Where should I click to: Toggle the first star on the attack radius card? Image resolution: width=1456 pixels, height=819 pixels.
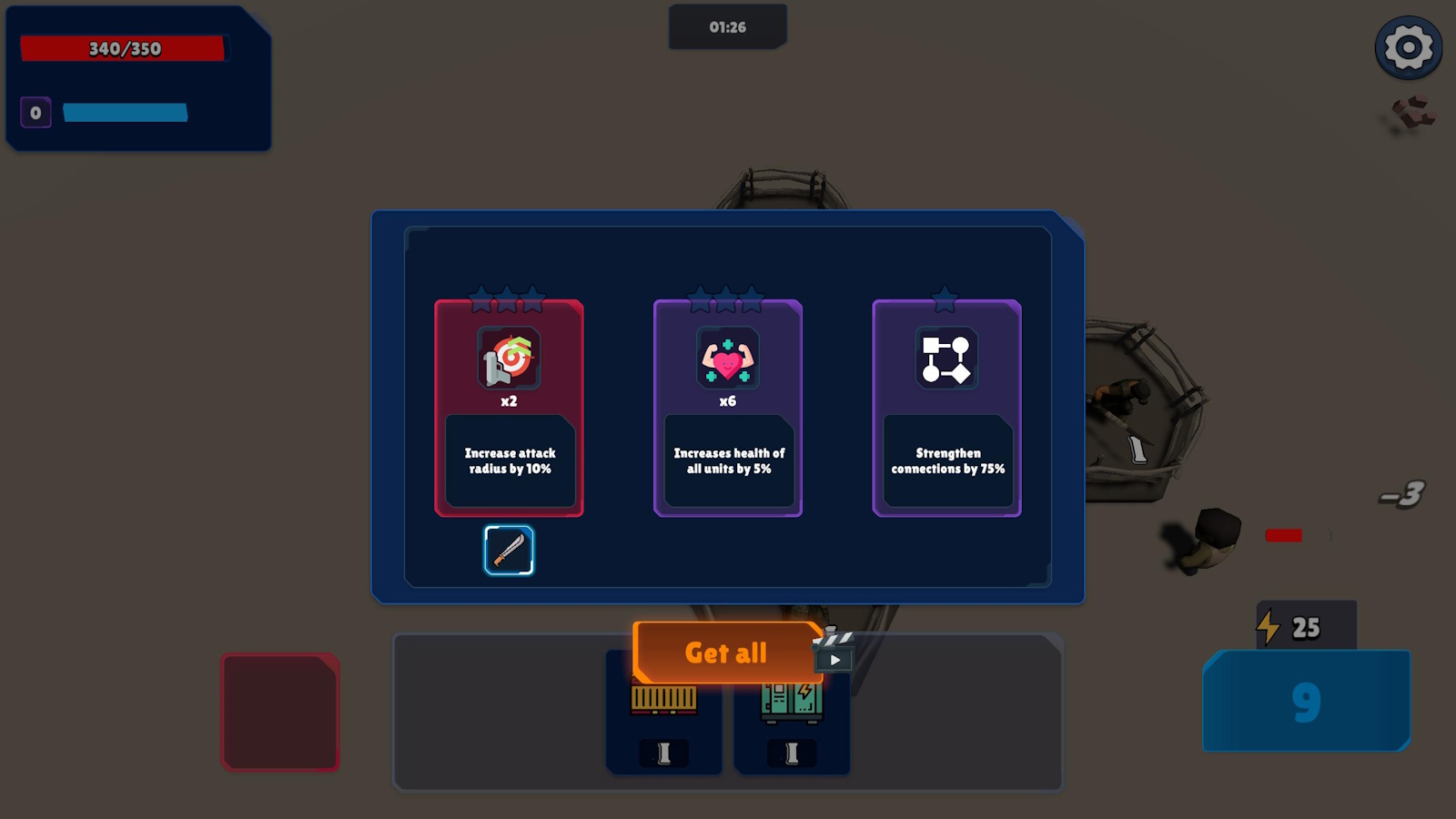click(x=480, y=297)
